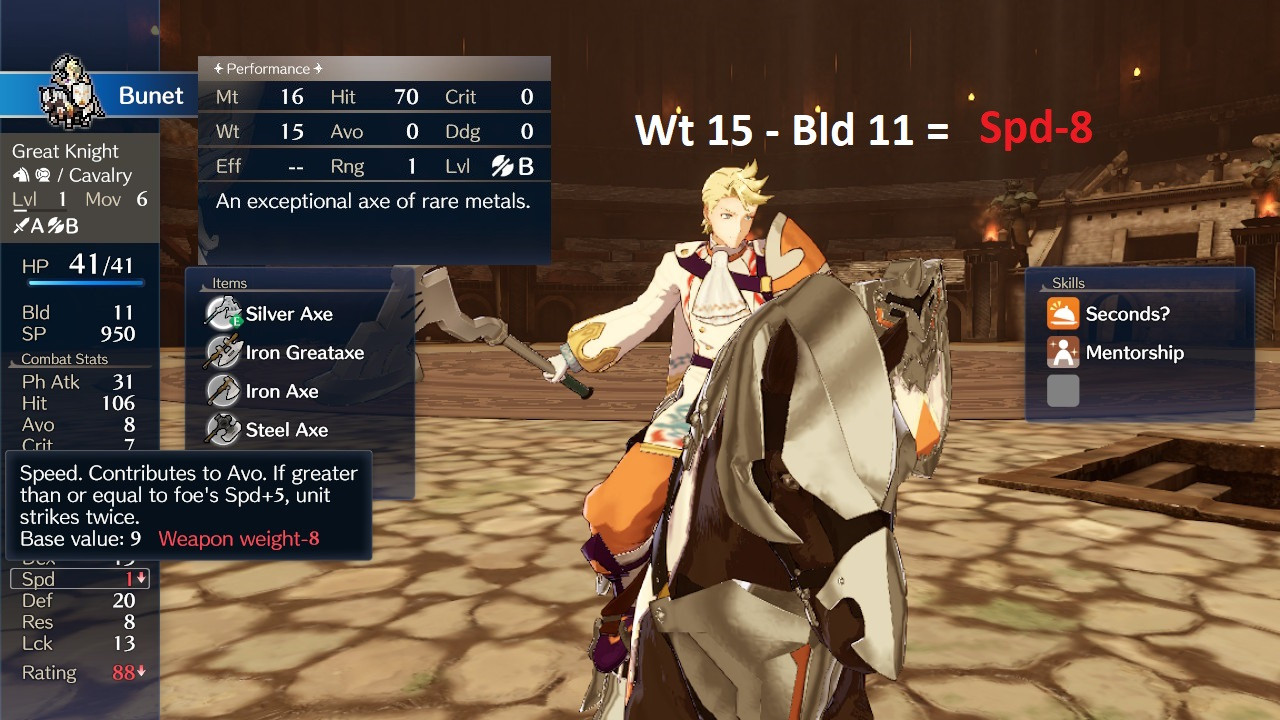
Task: Select the Steel Axe icon
Action: click(x=222, y=430)
